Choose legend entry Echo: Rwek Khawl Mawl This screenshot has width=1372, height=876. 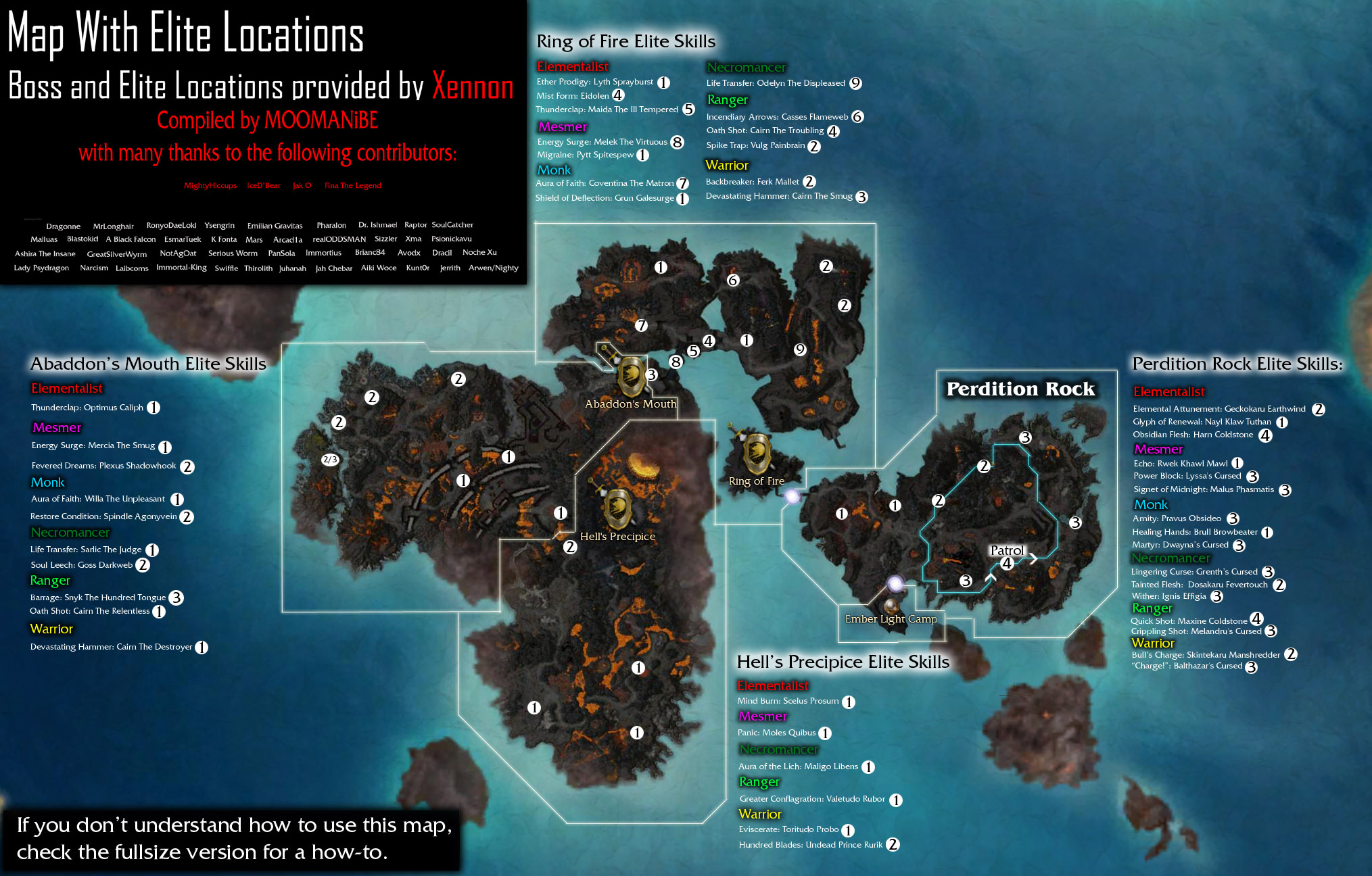click(x=1180, y=464)
